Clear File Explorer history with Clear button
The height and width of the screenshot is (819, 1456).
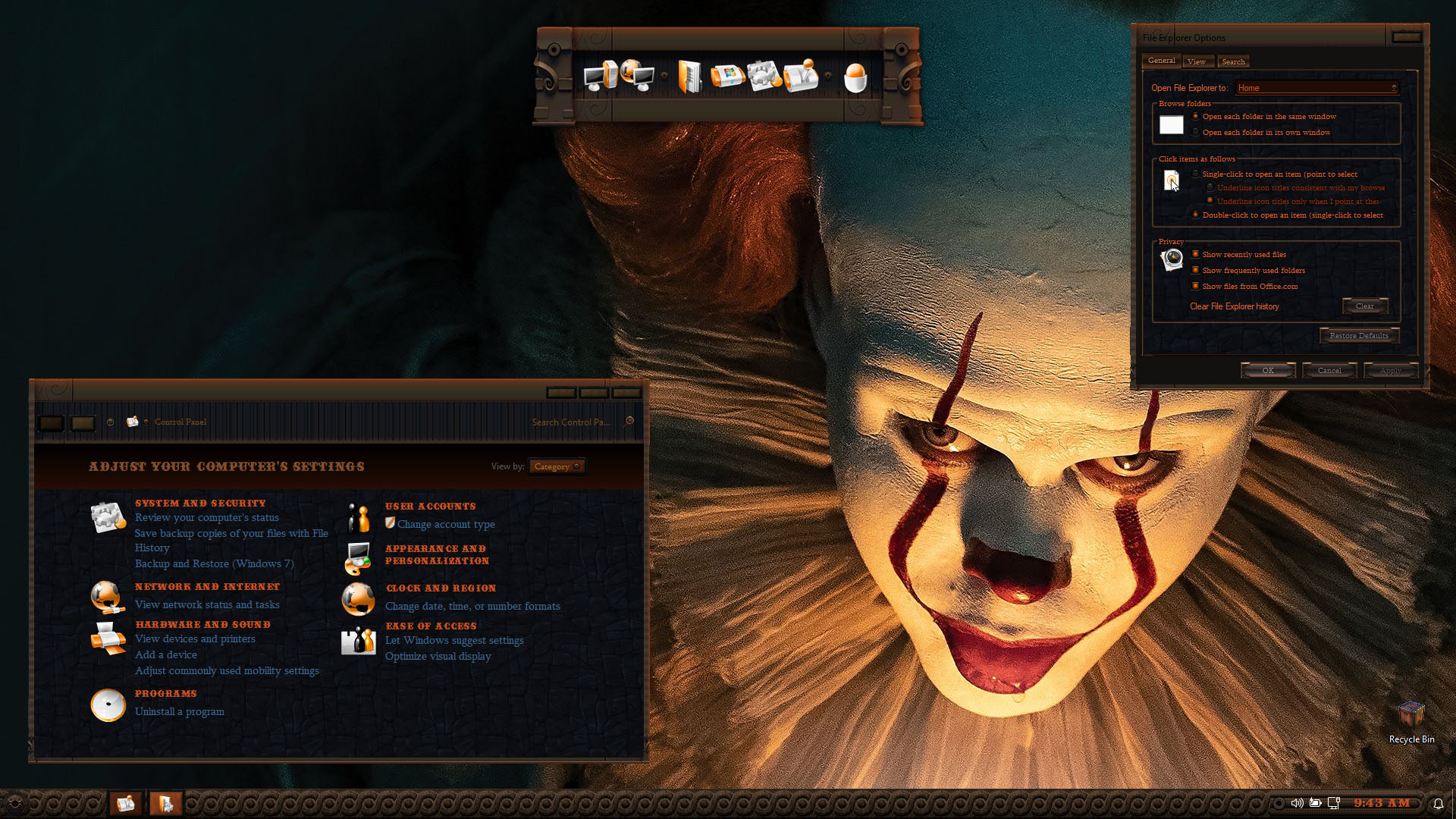1364,306
